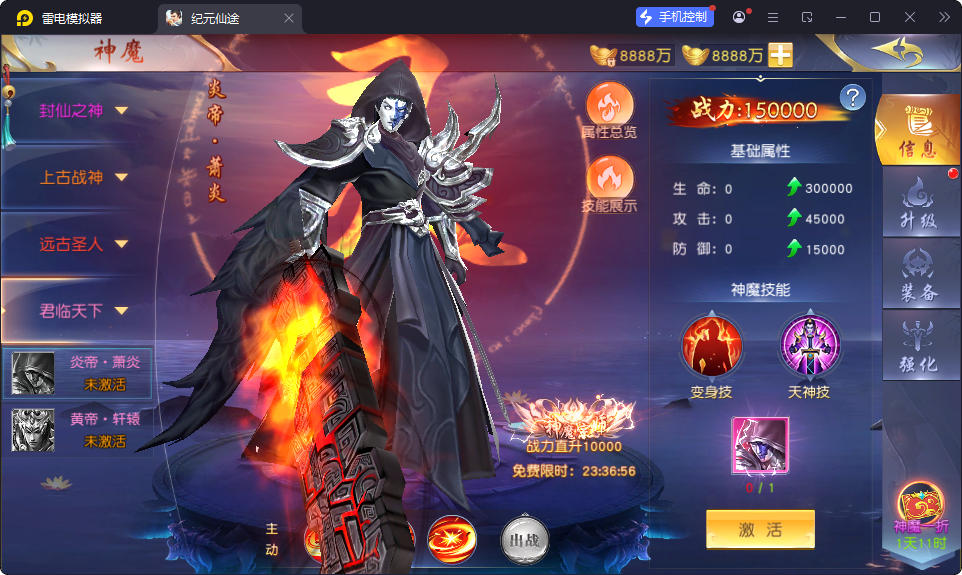
Task: View the 变身技 transformation skill
Action: click(x=711, y=346)
